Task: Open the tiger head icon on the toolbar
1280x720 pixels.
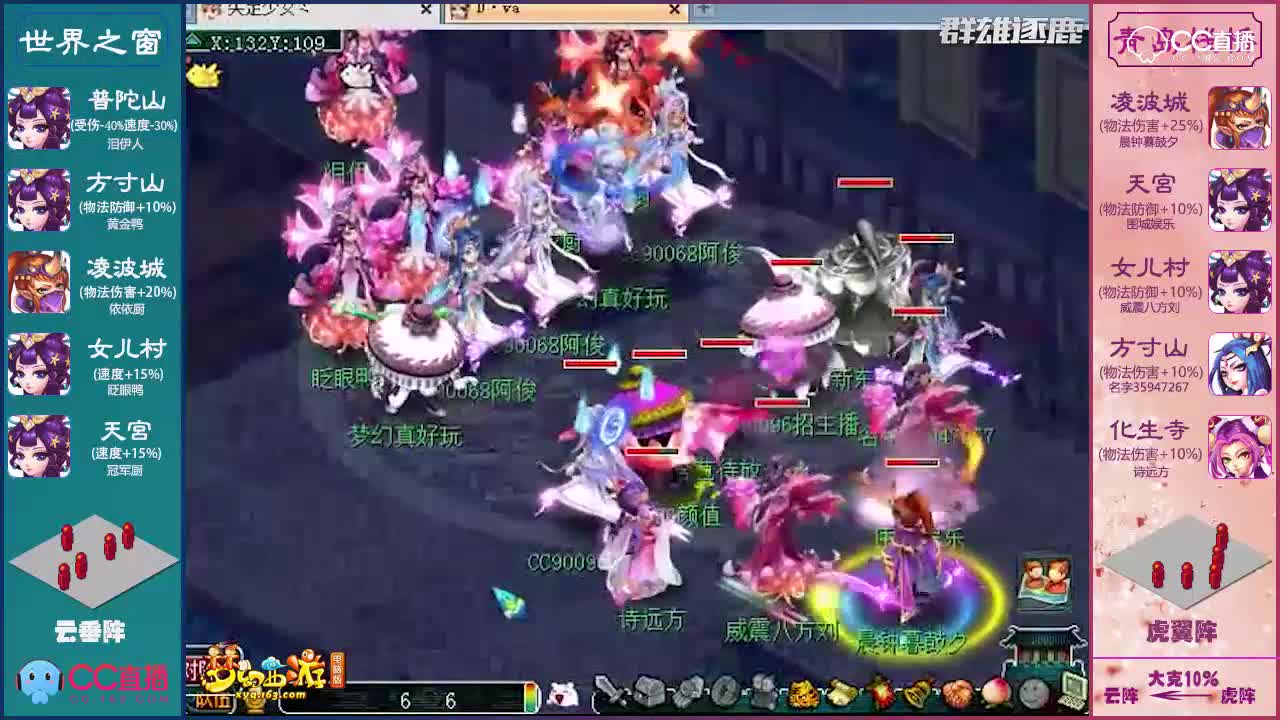Action: pos(802,693)
